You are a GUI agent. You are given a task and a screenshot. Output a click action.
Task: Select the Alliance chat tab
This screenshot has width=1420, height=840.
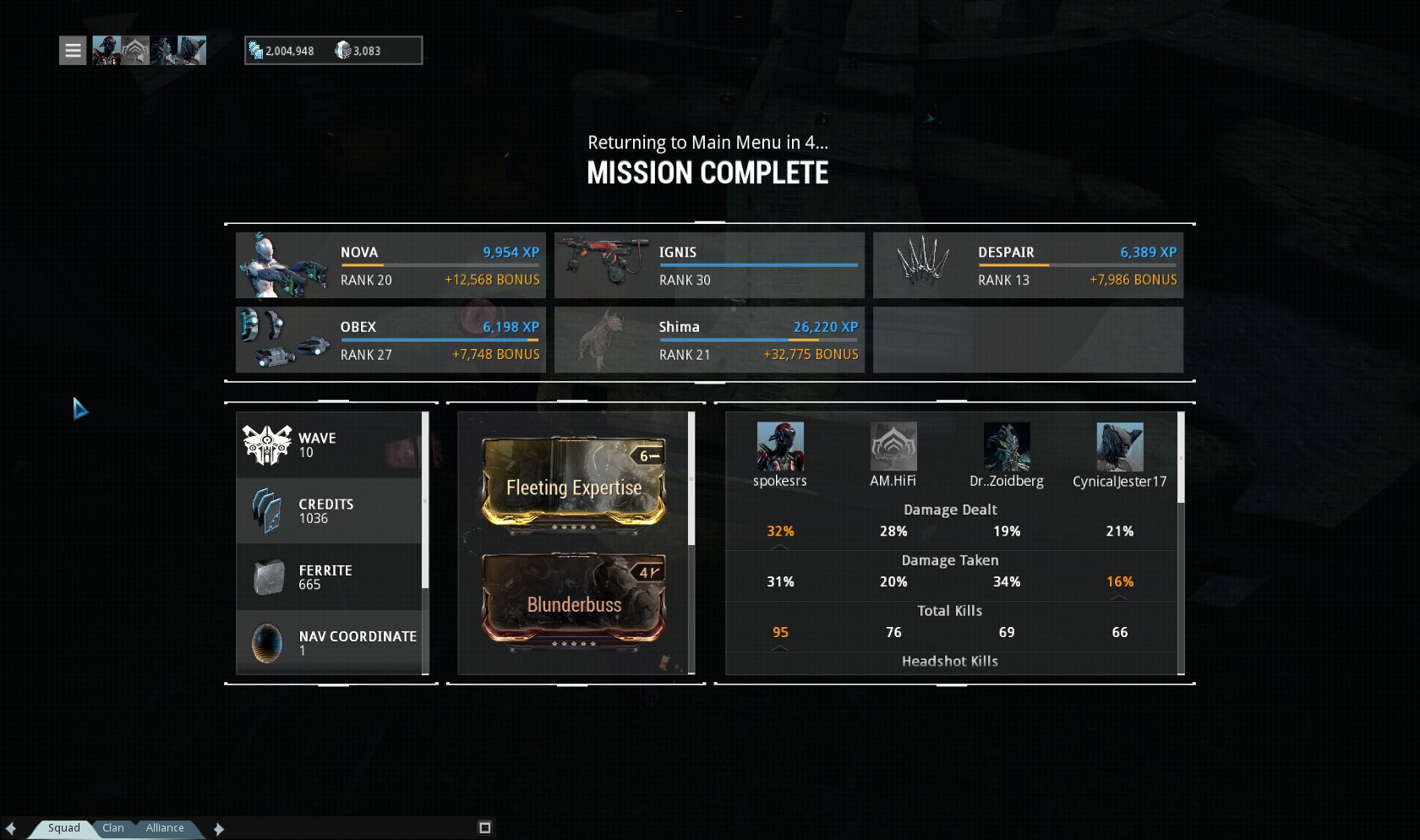tap(165, 828)
